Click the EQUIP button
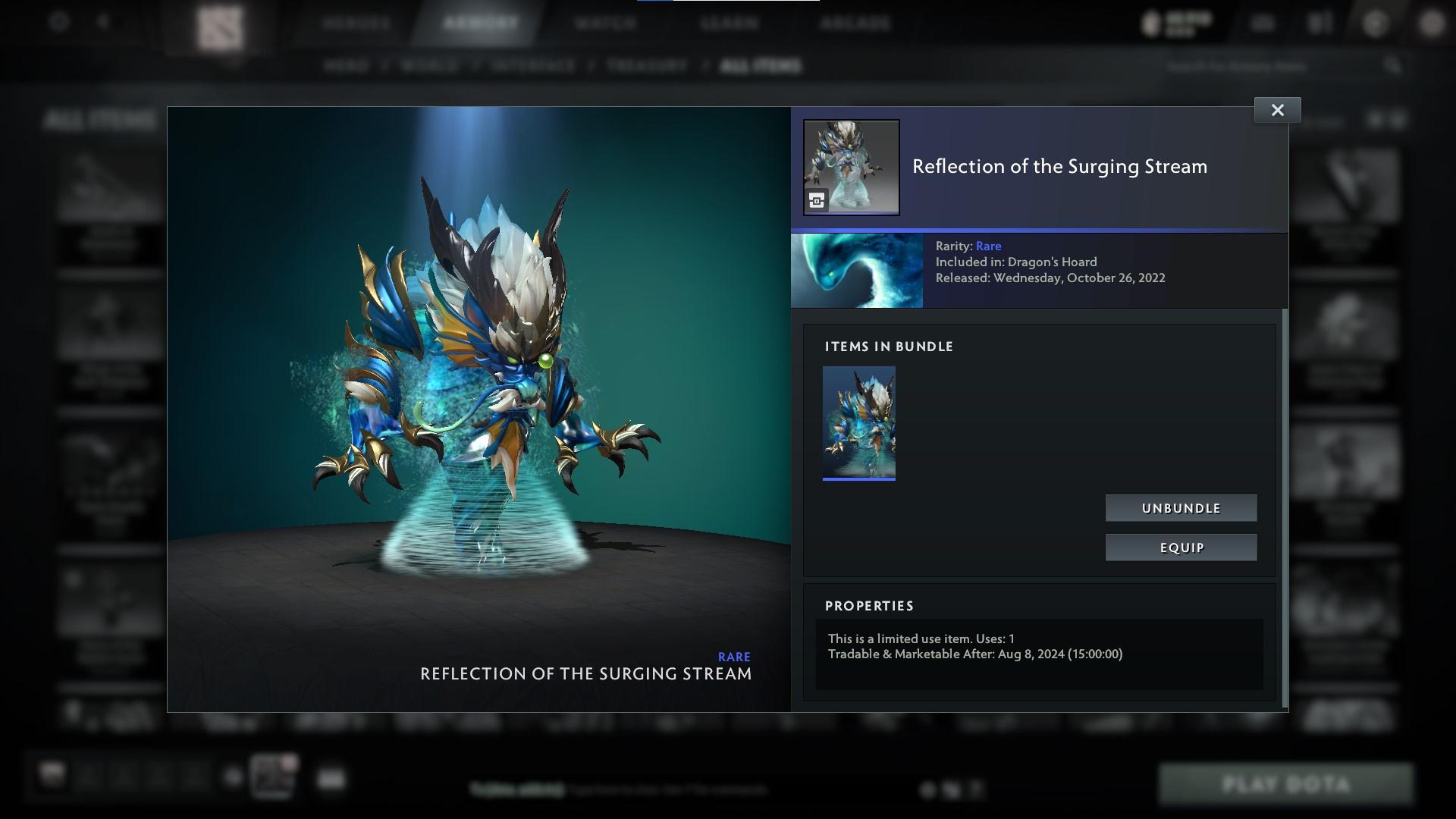This screenshot has width=1456, height=819. [1181, 547]
